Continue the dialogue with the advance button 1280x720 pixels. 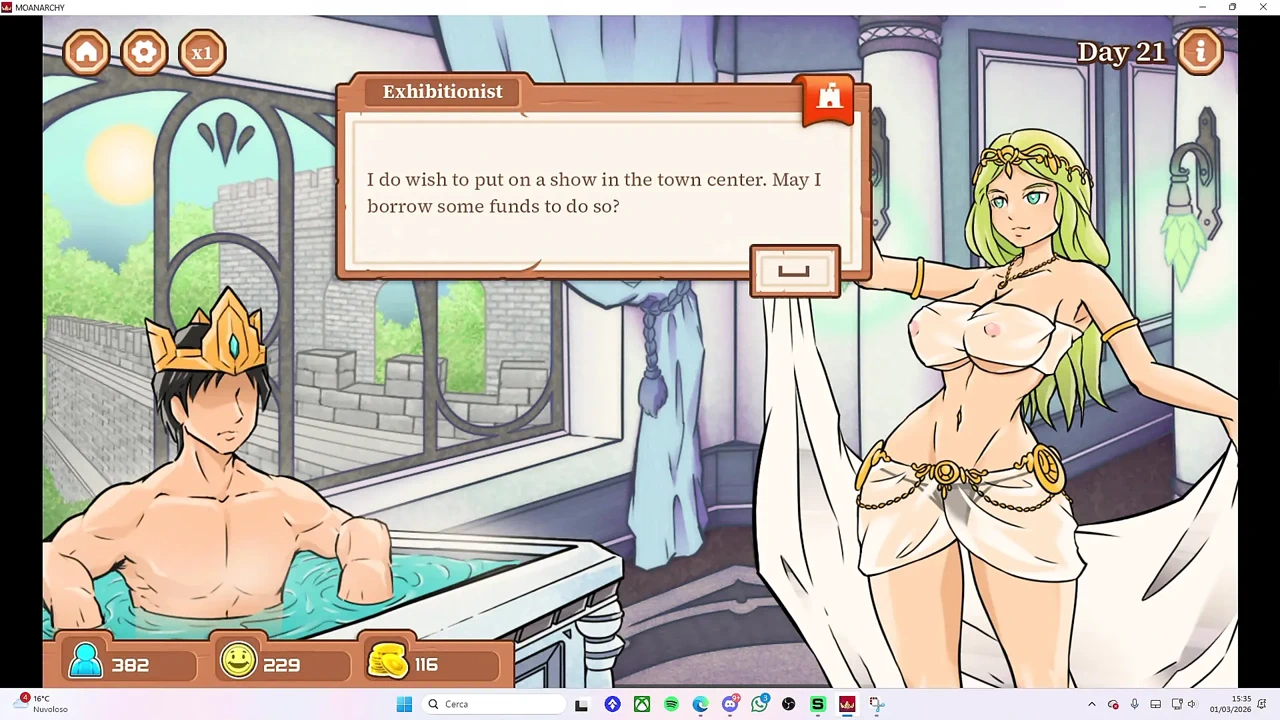pyautogui.click(x=795, y=271)
